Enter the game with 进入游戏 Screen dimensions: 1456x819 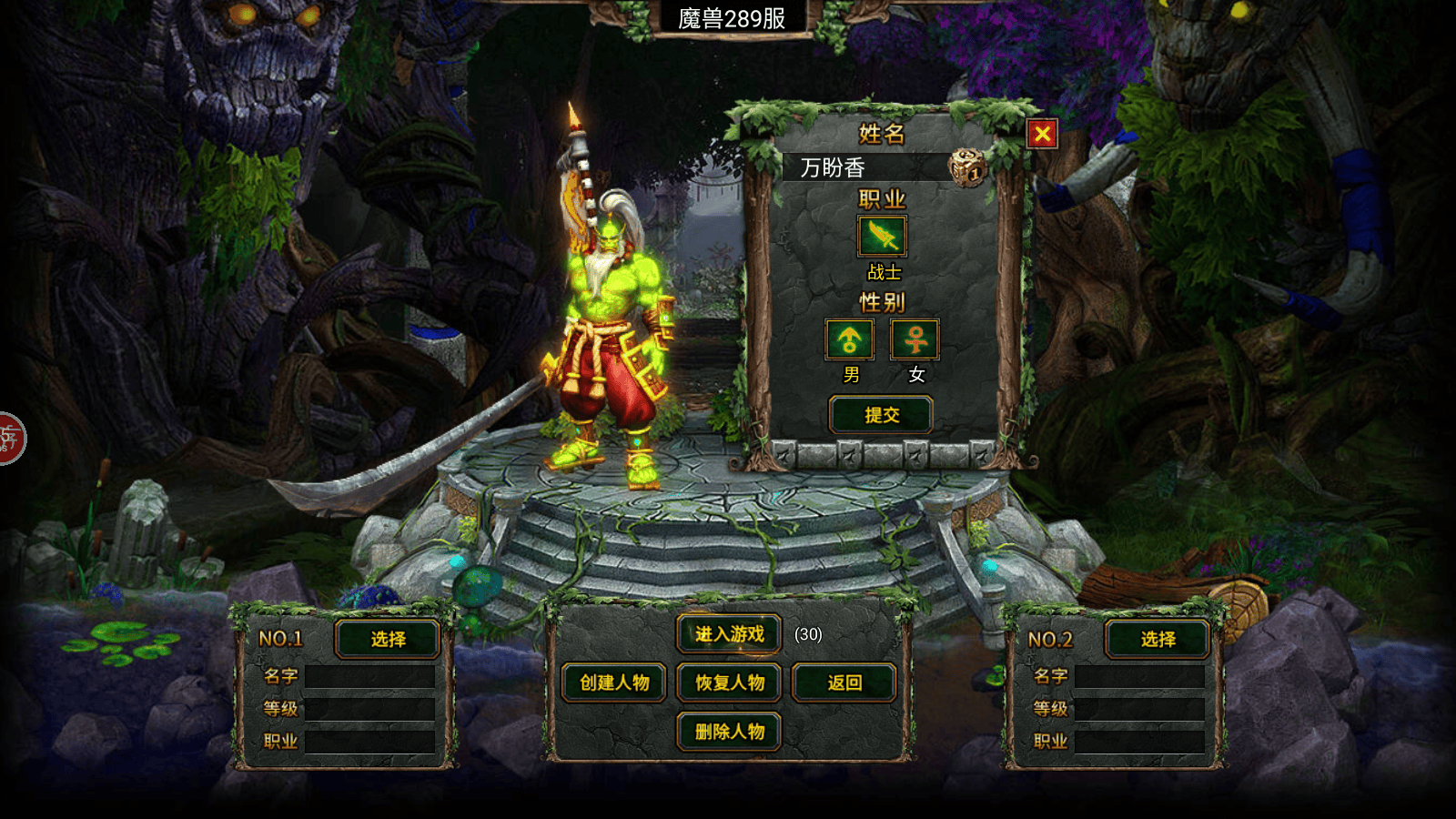729,634
